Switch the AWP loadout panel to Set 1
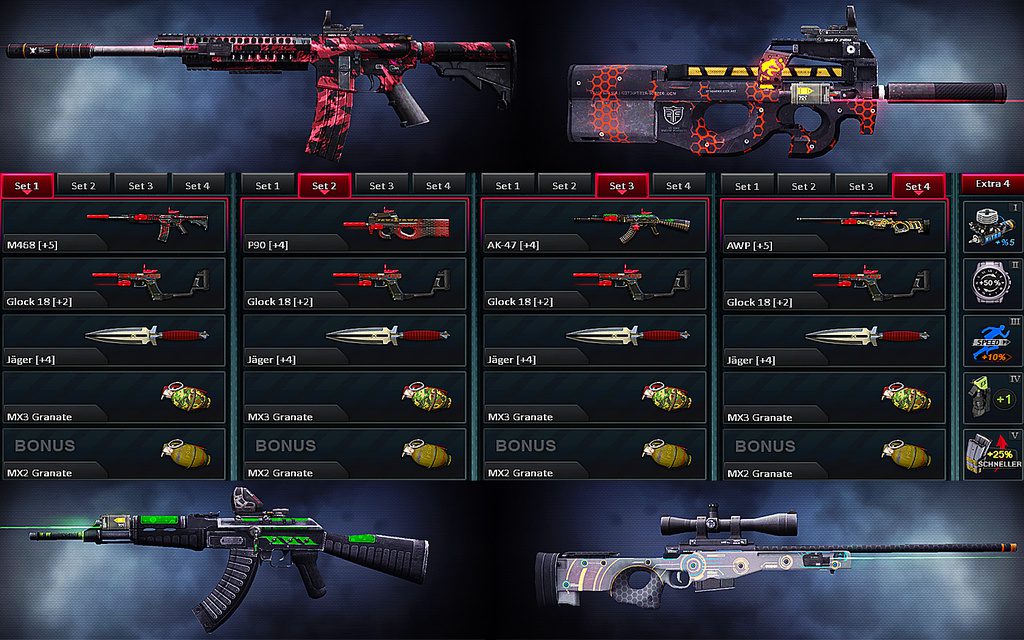Viewport: 1024px width, 640px height. pos(747,185)
